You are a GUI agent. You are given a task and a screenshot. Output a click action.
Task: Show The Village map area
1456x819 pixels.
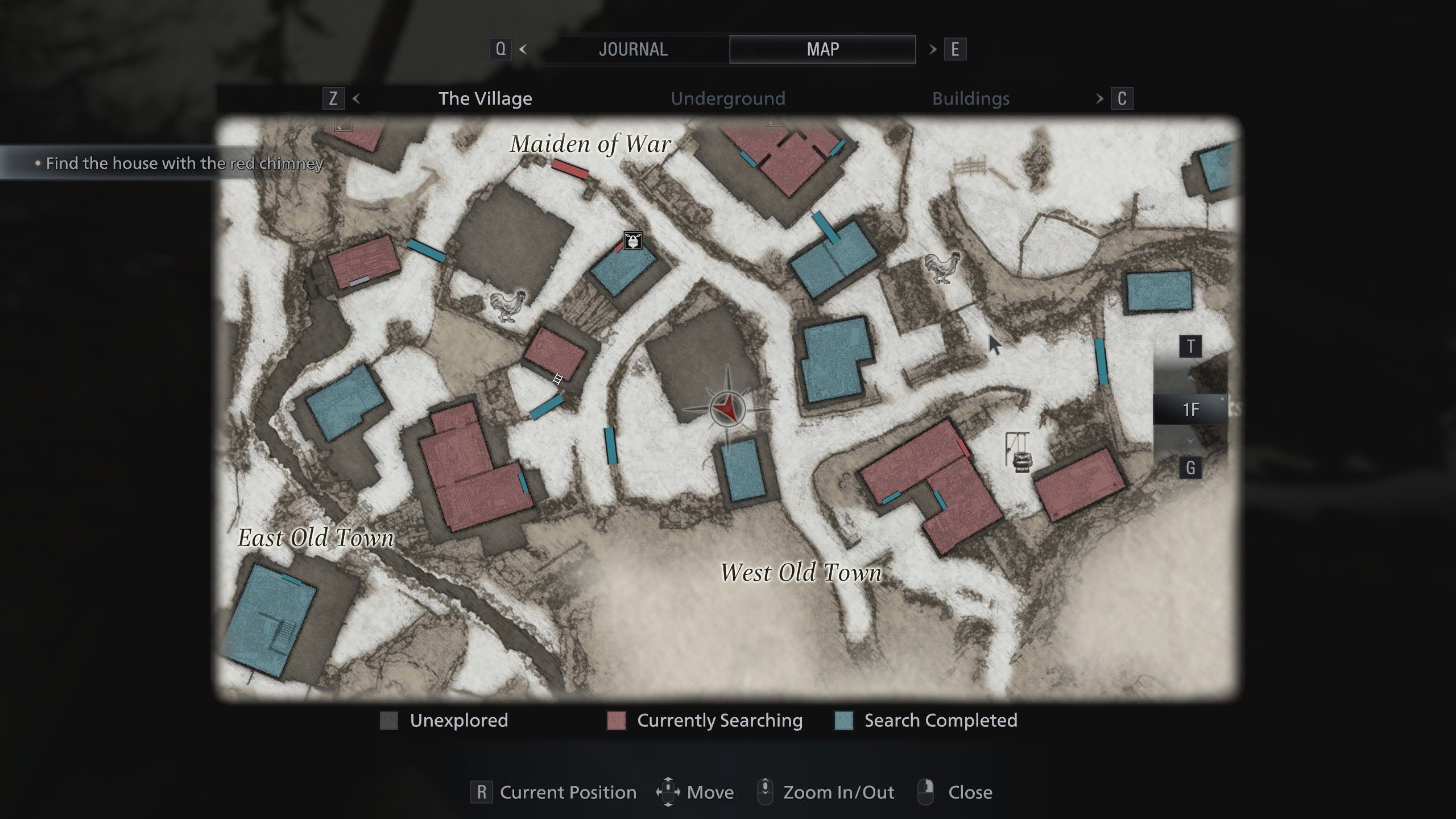(485, 98)
